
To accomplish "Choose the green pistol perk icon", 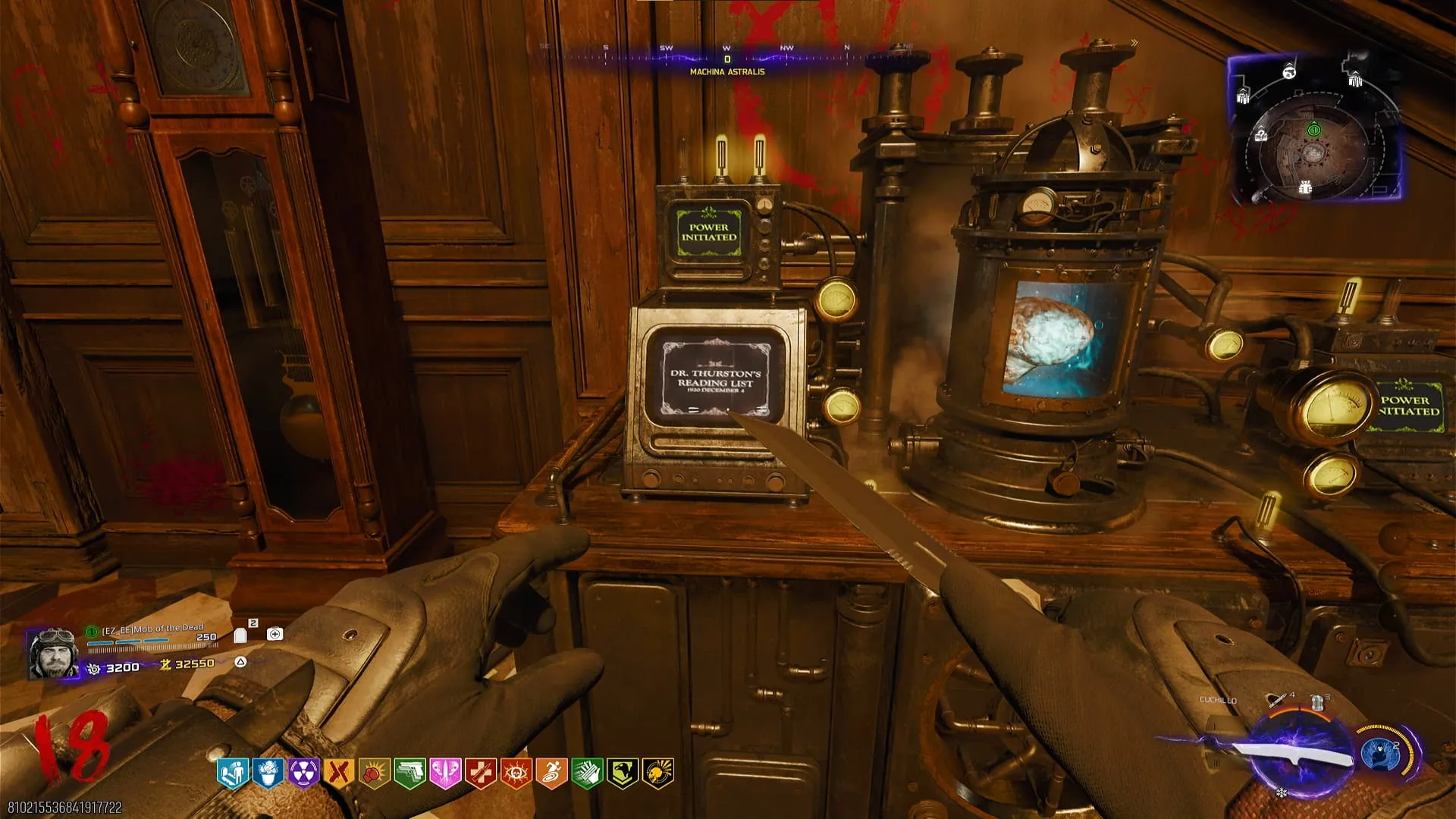I will pyautogui.click(x=409, y=773).
